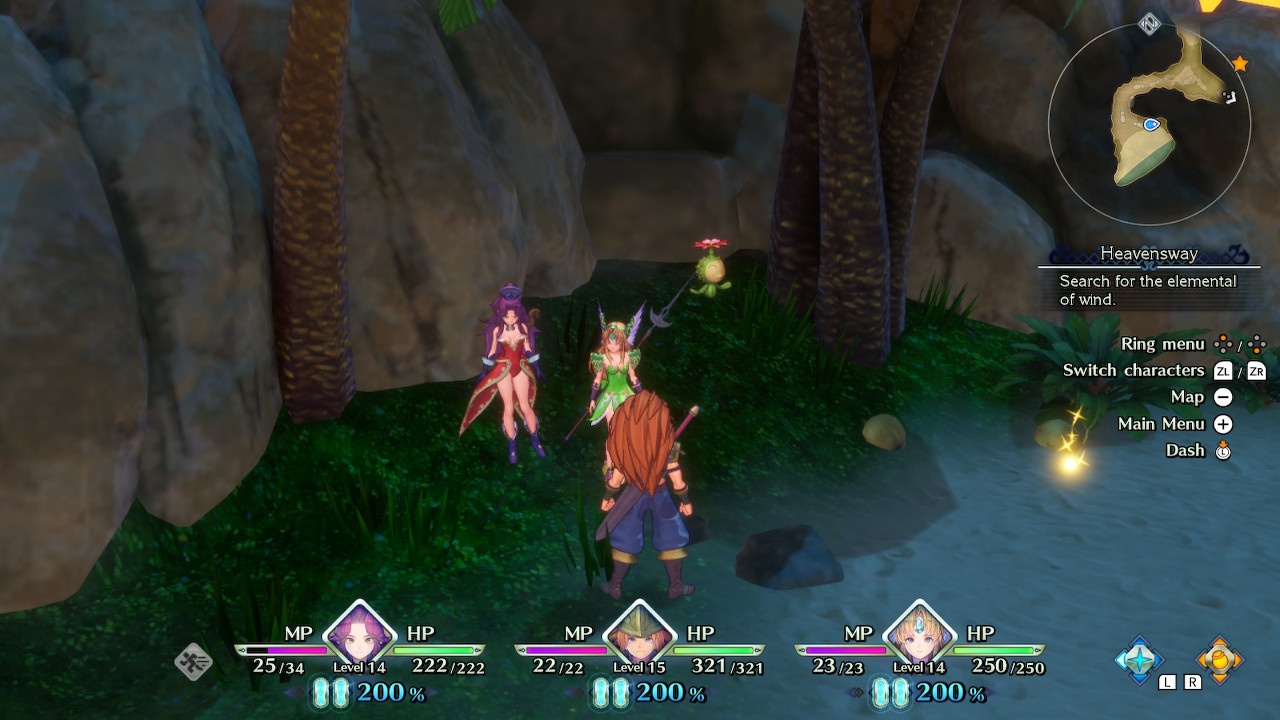Click the circular minimap

(1149, 124)
